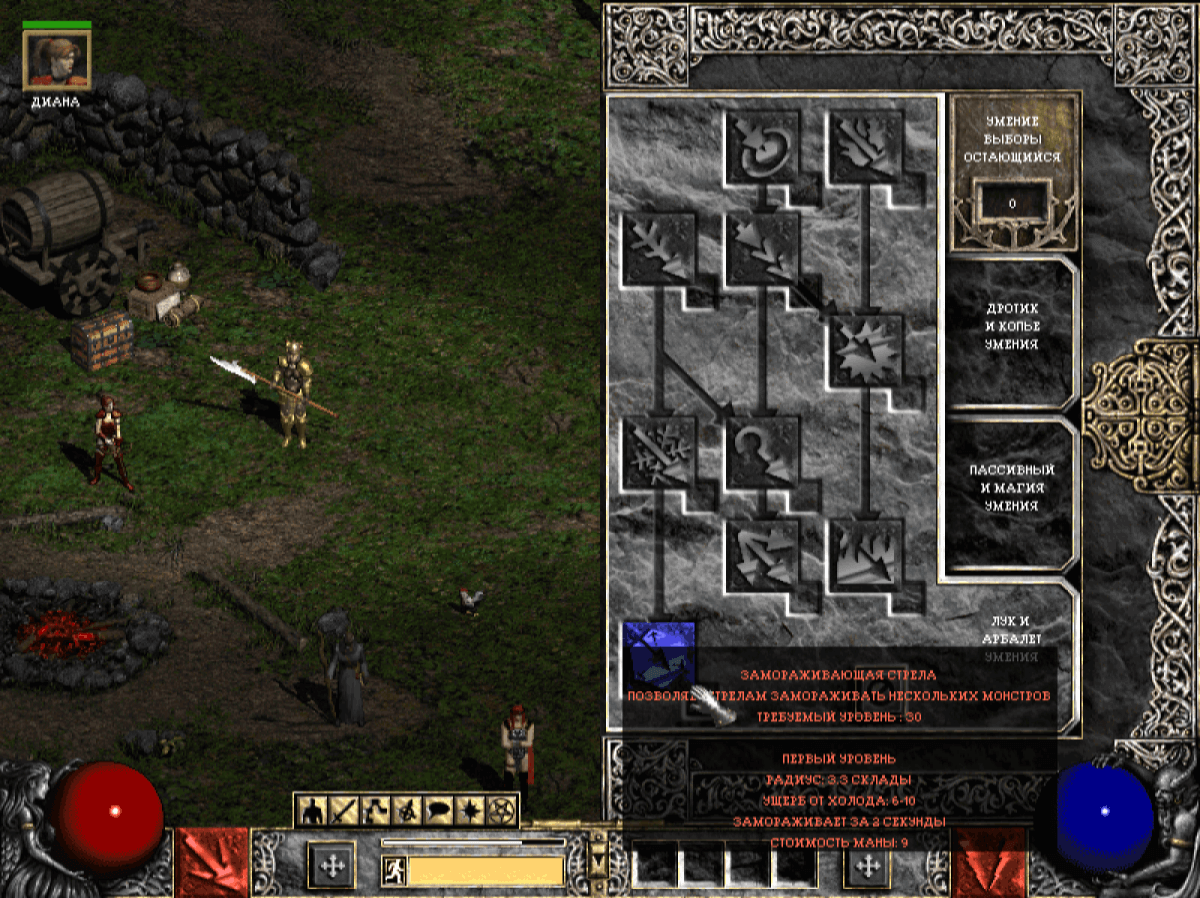Click the Диана mercenary portrait
Viewport: 1200px width, 898px height.
pos(57,61)
